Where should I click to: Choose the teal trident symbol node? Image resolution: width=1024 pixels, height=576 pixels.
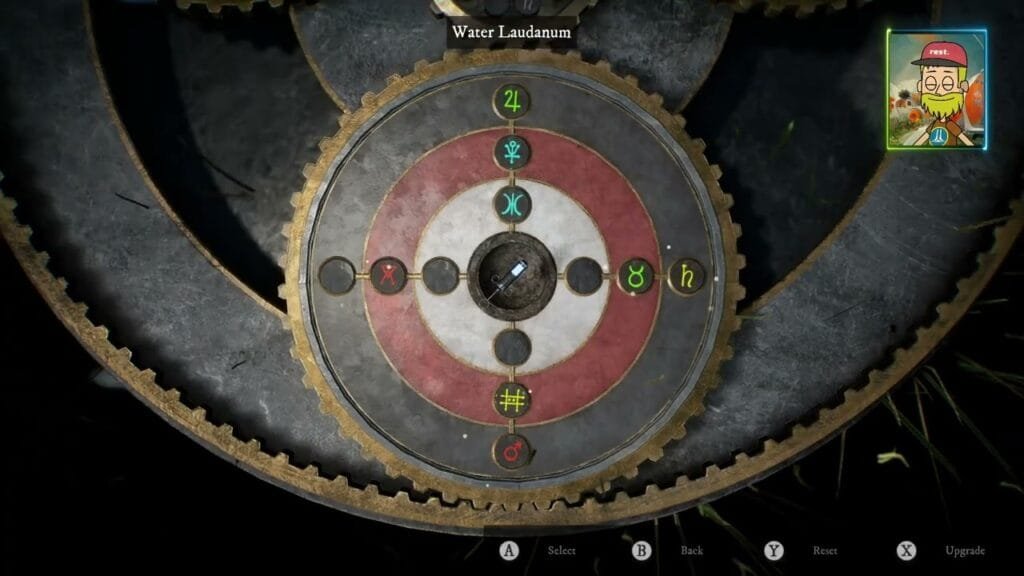click(513, 153)
